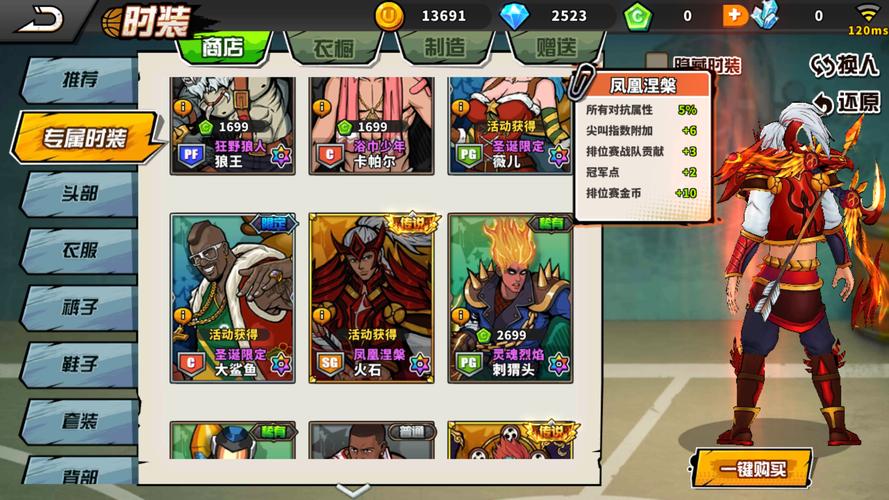Open the 鞋子 shoes category
Image resolution: width=889 pixels, height=500 pixels.
point(78,362)
